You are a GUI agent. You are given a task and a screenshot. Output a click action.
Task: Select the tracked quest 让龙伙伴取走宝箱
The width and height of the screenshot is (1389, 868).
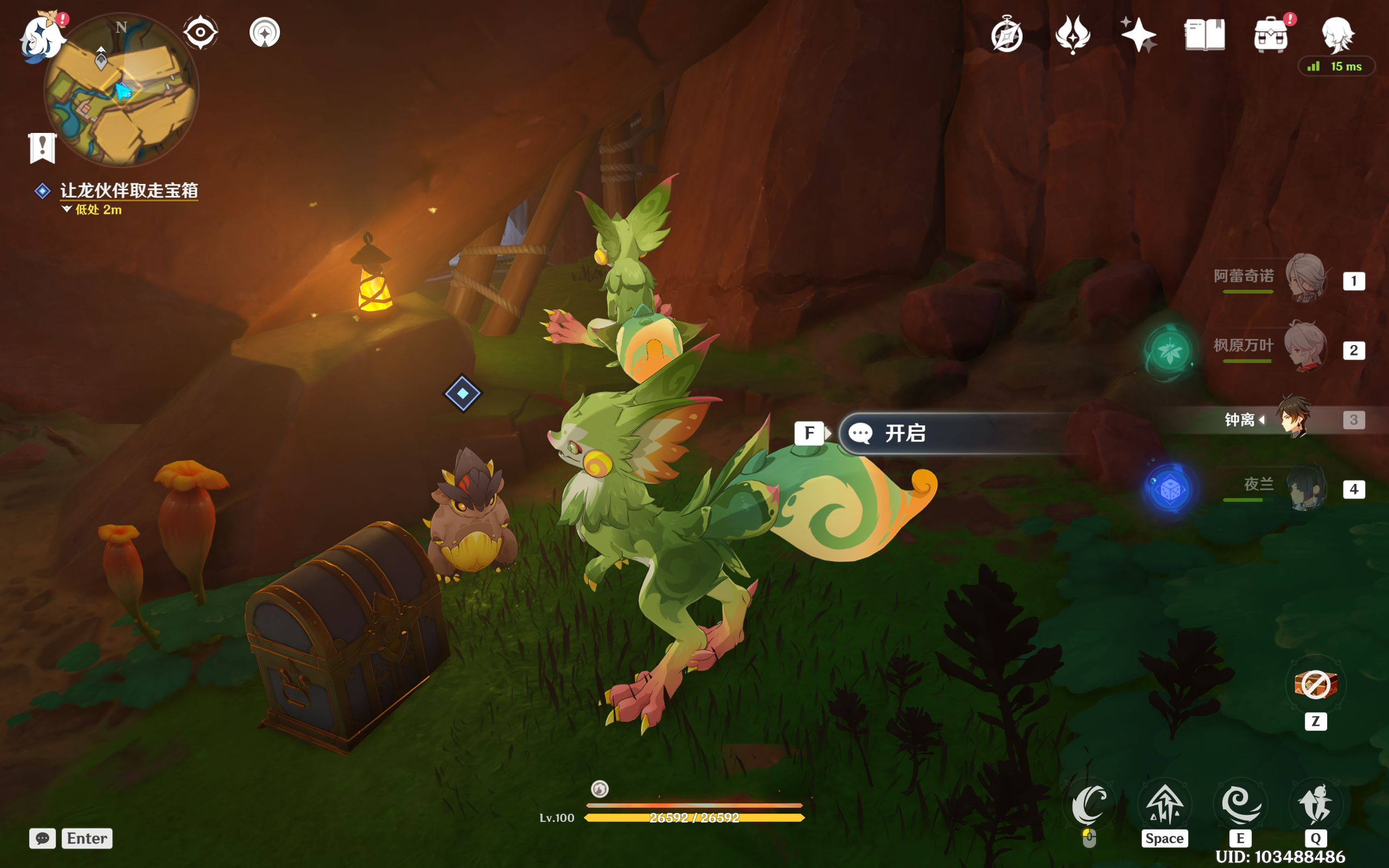point(129,190)
